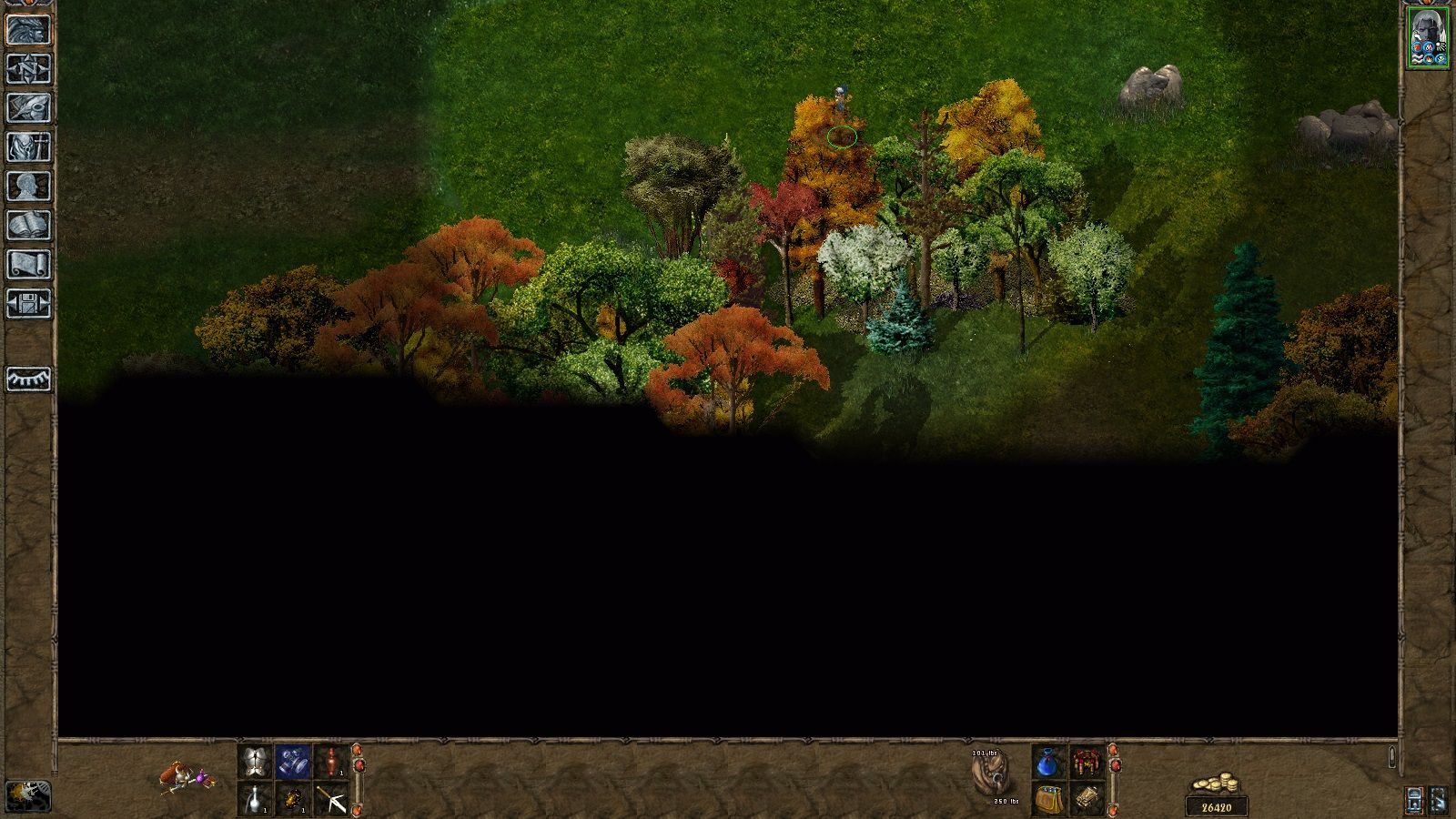The width and height of the screenshot is (1456, 819).
Task: Open the save and options disk button
Action: pyautogui.click(x=28, y=303)
